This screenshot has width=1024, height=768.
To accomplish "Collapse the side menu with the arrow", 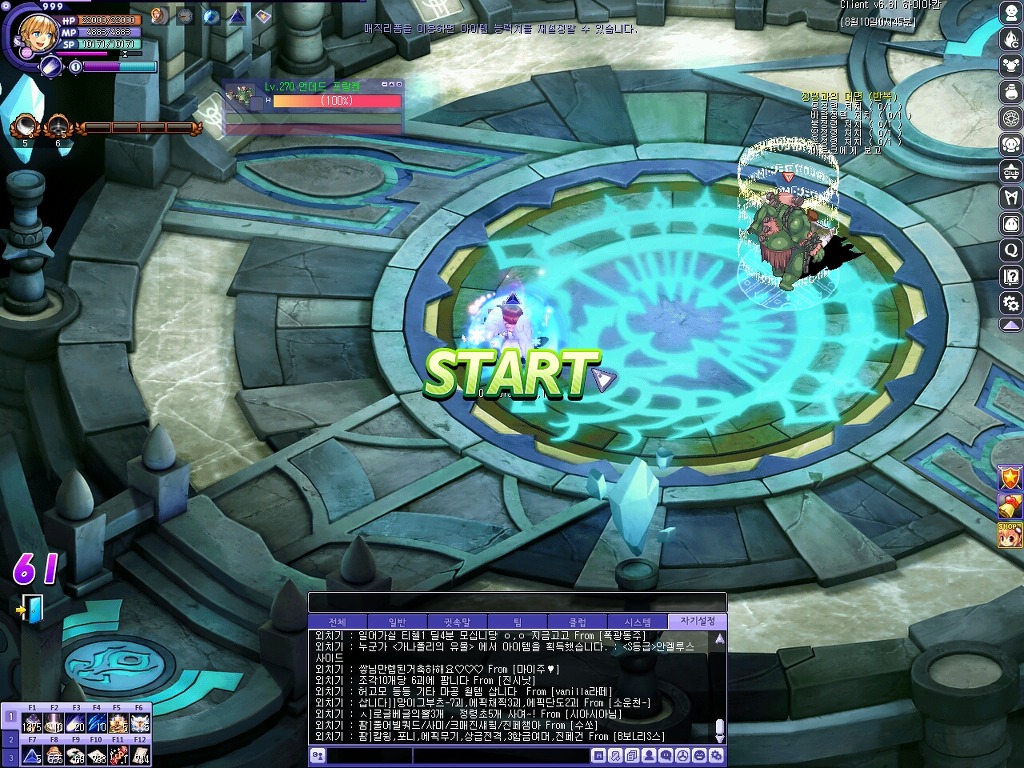I will (x=1011, y=325).
